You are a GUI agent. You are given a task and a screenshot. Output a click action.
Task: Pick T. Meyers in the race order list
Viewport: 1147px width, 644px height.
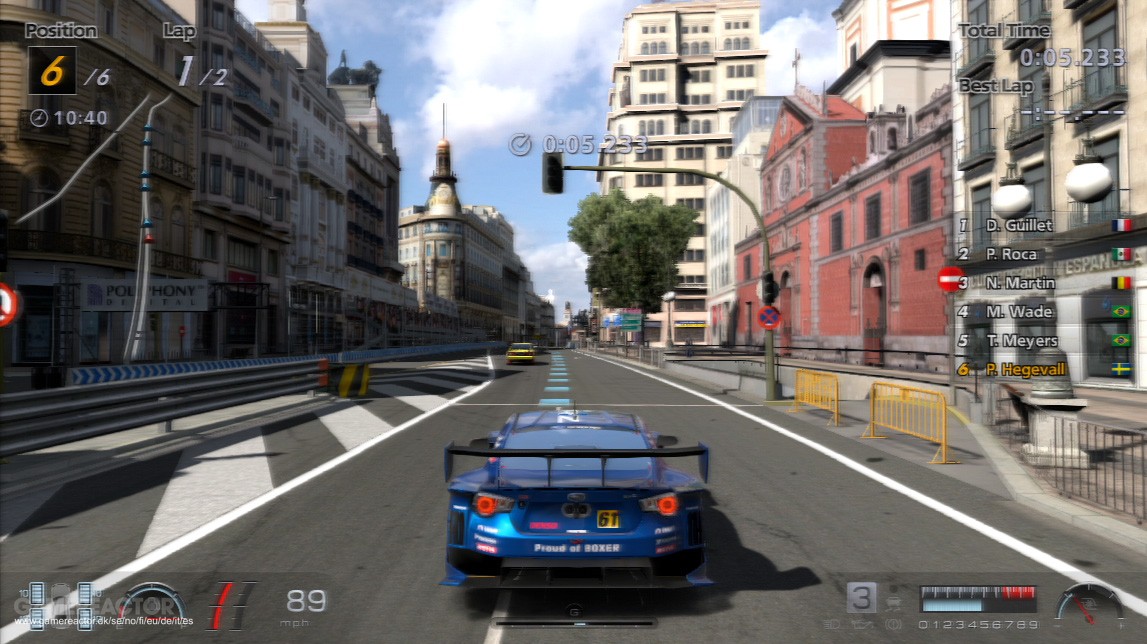(1019, 341)
